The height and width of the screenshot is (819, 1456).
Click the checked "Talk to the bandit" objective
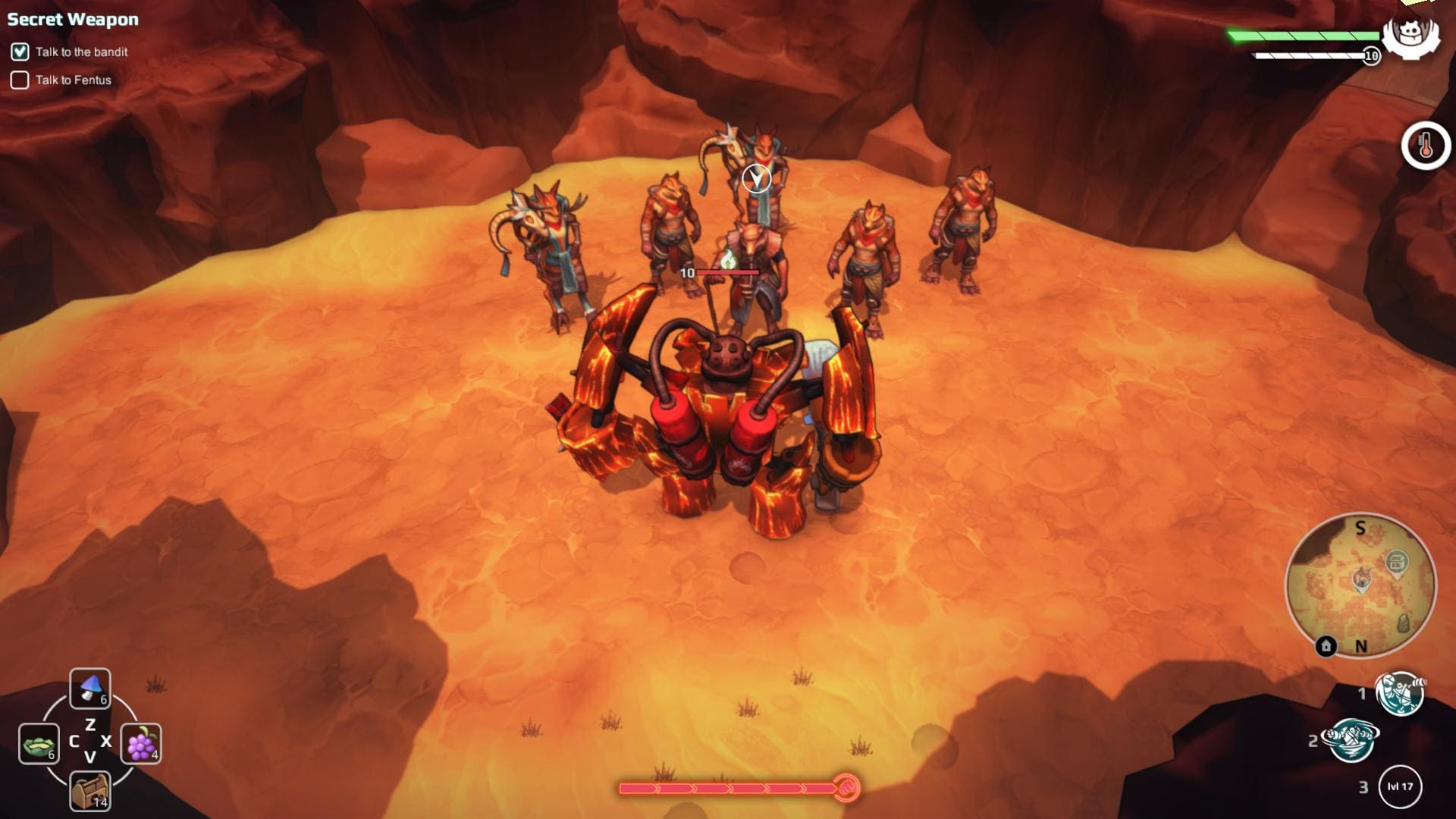20,52
